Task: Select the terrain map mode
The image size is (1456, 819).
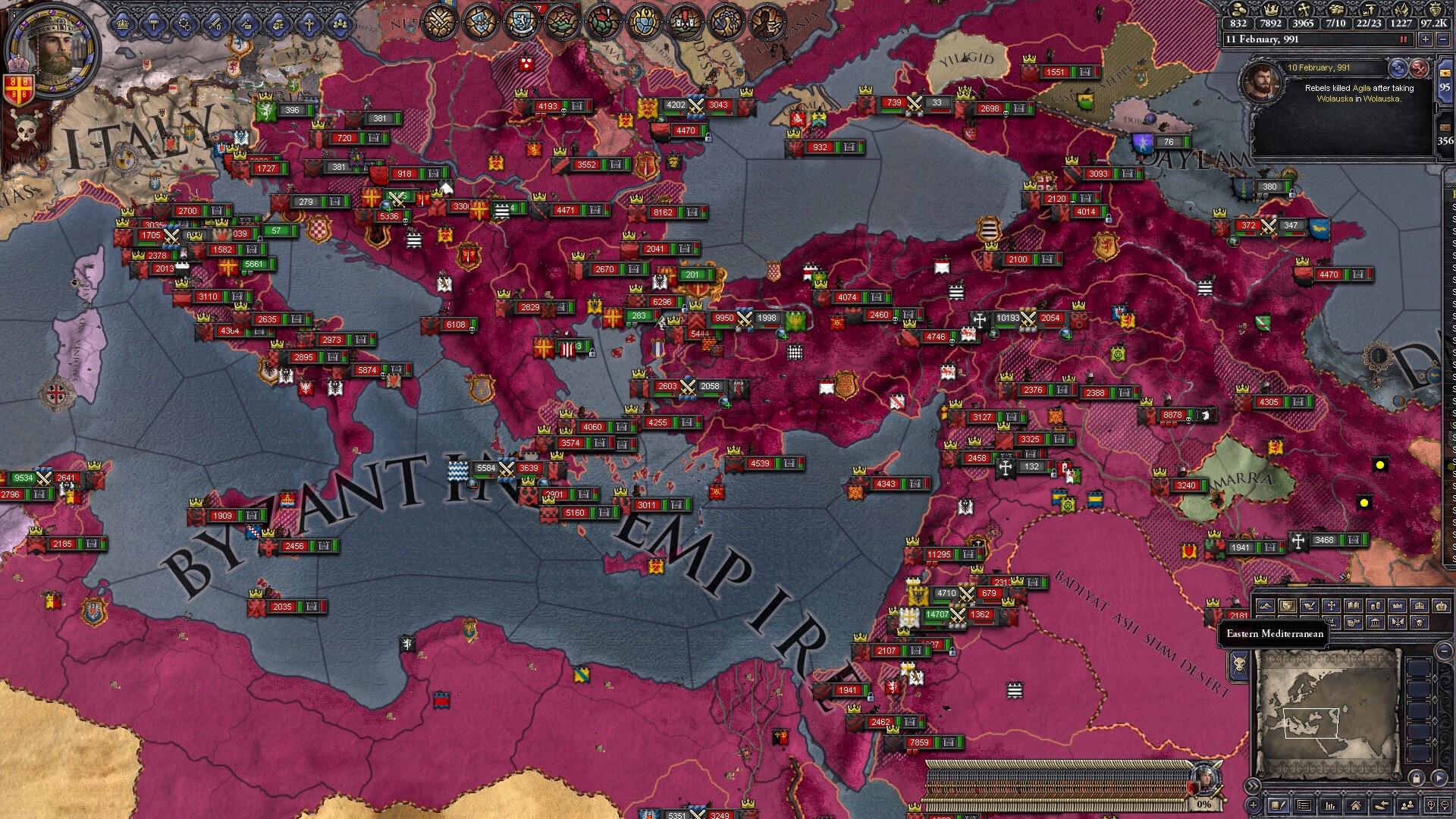Action: click(1266, 605)
